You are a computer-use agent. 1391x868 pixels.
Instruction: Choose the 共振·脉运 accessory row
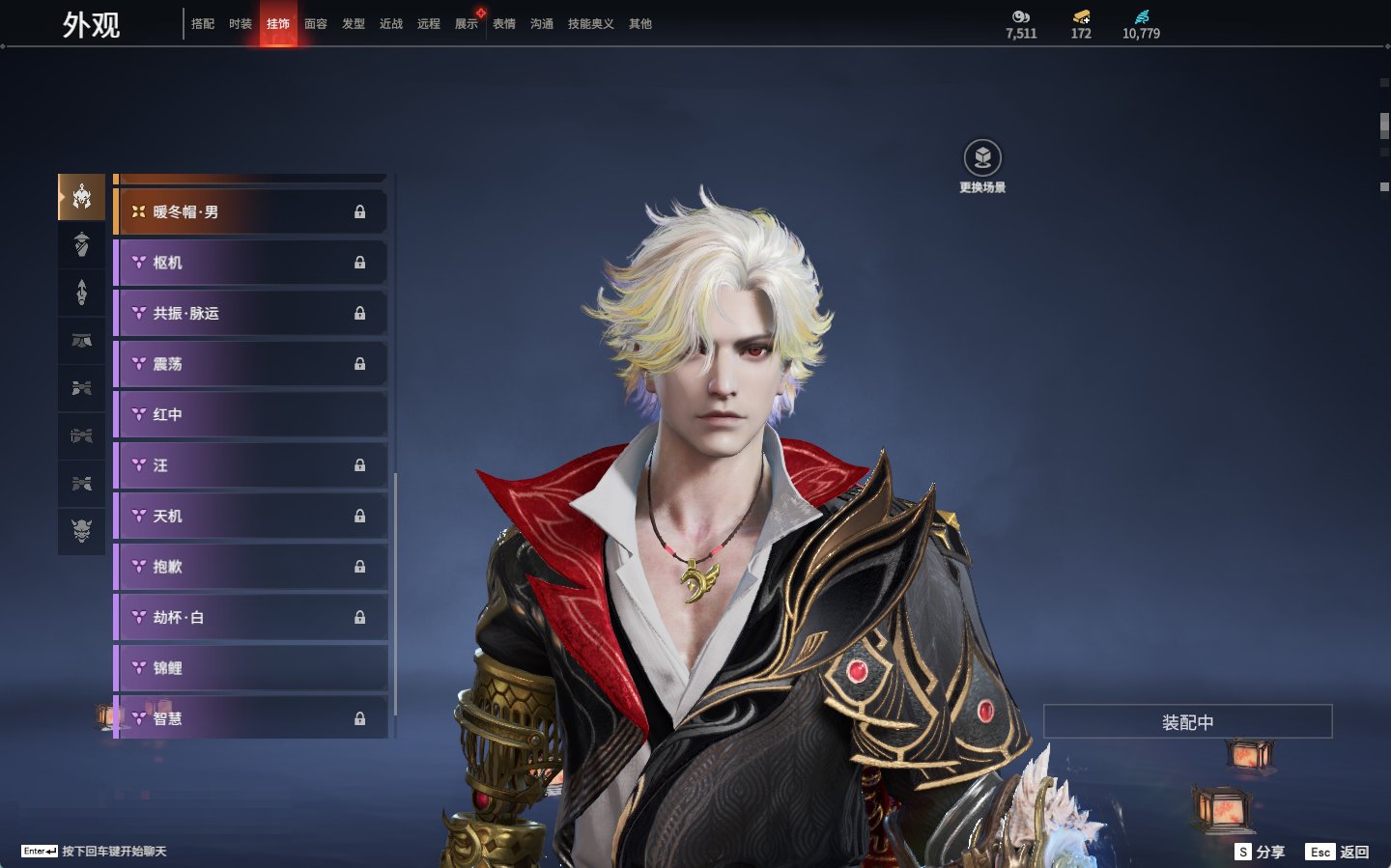(251, 314)
